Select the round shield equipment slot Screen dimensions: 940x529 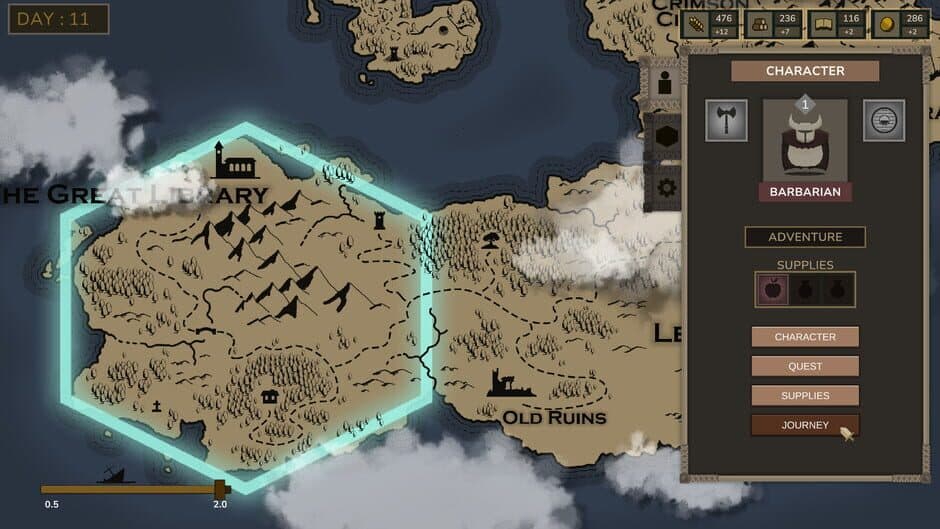[884, 120]
